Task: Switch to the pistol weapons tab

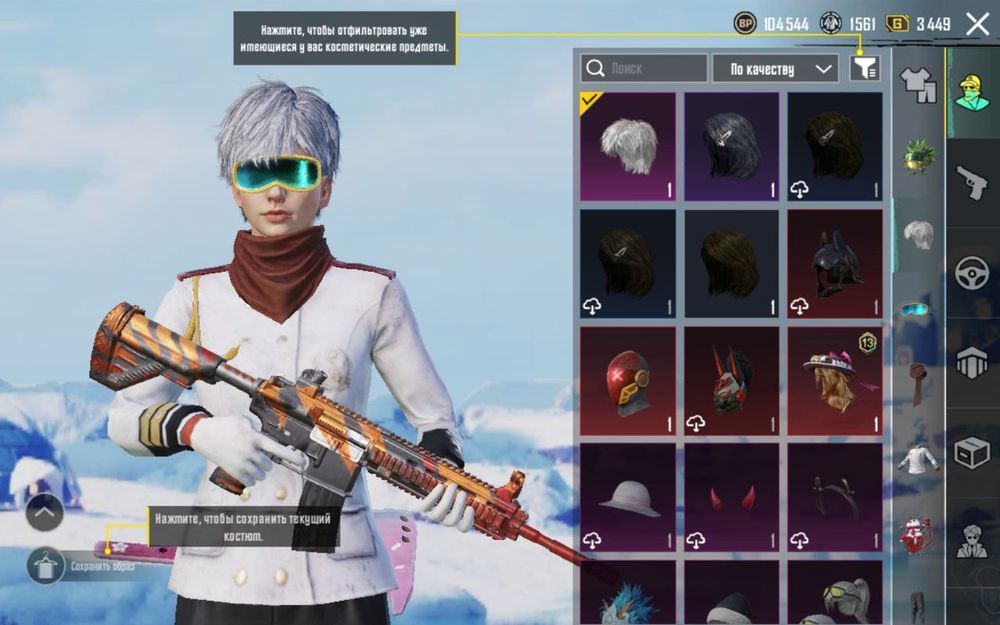Action: click(971, 181)
